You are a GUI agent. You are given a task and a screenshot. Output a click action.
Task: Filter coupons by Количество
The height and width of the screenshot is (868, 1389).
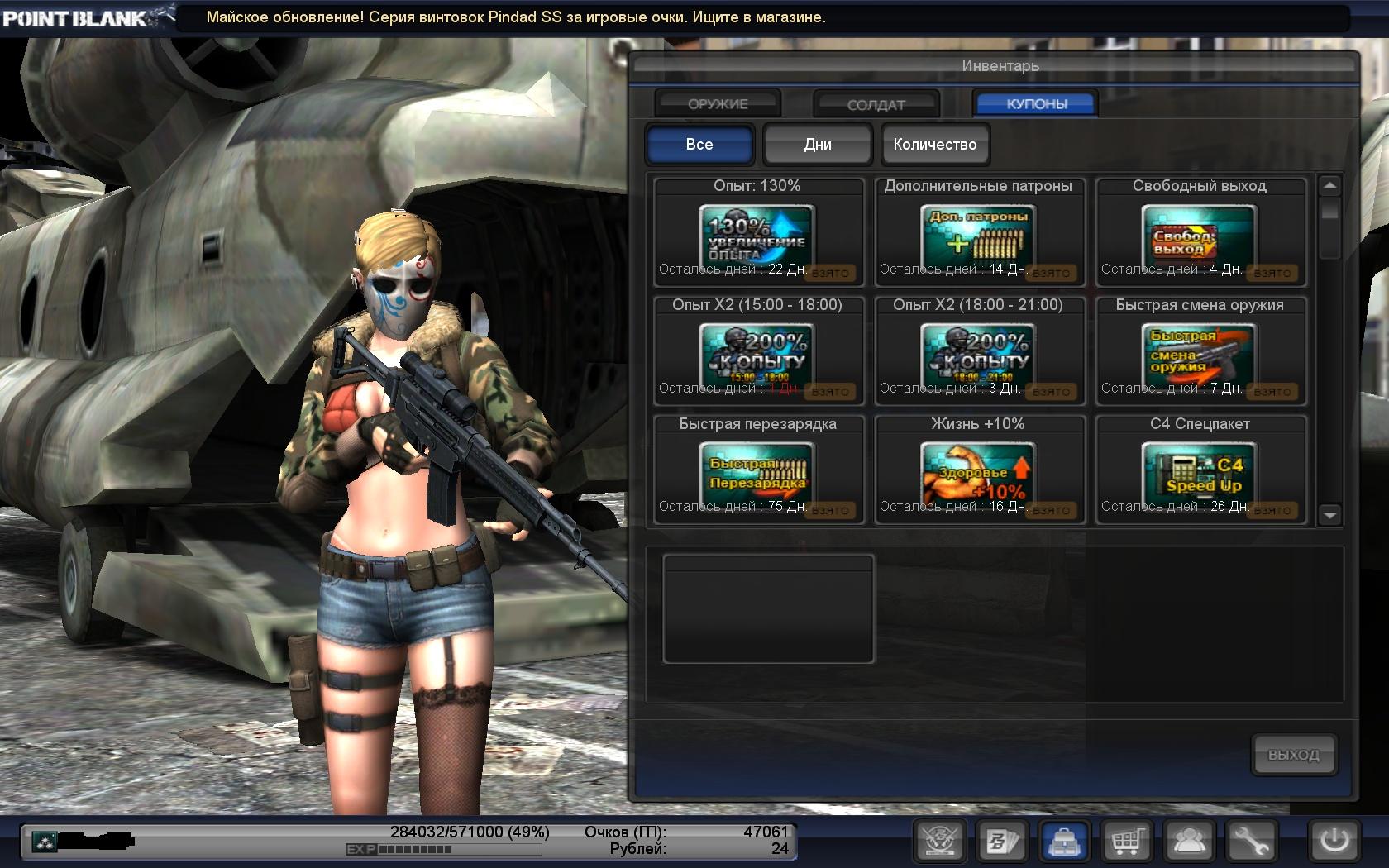(934, 145)
